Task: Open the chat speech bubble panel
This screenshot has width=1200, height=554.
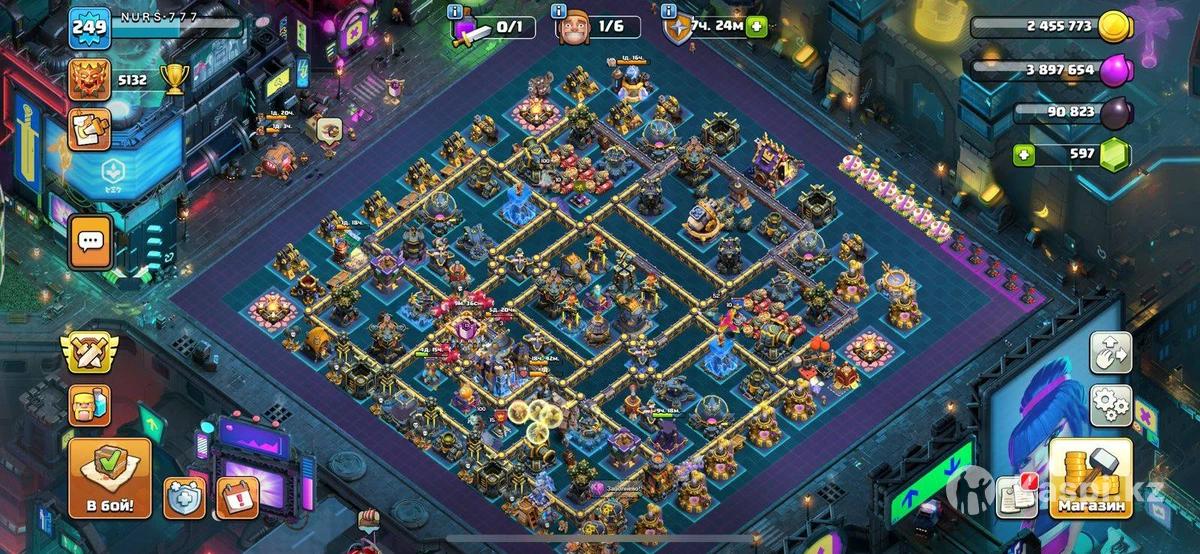Action: click(x=91, y=242)
